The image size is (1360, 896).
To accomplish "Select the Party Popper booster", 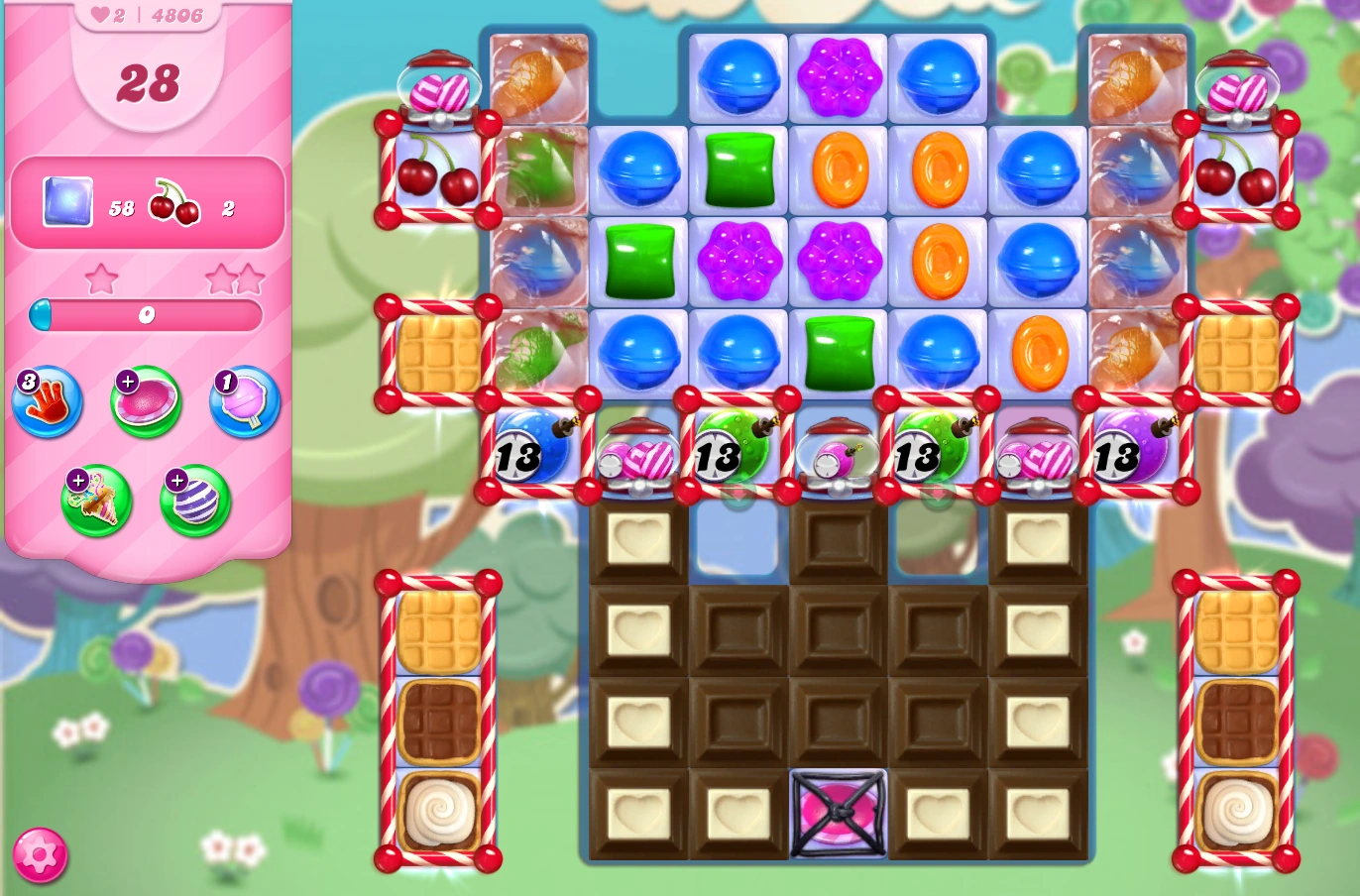I will click(96, 501).
